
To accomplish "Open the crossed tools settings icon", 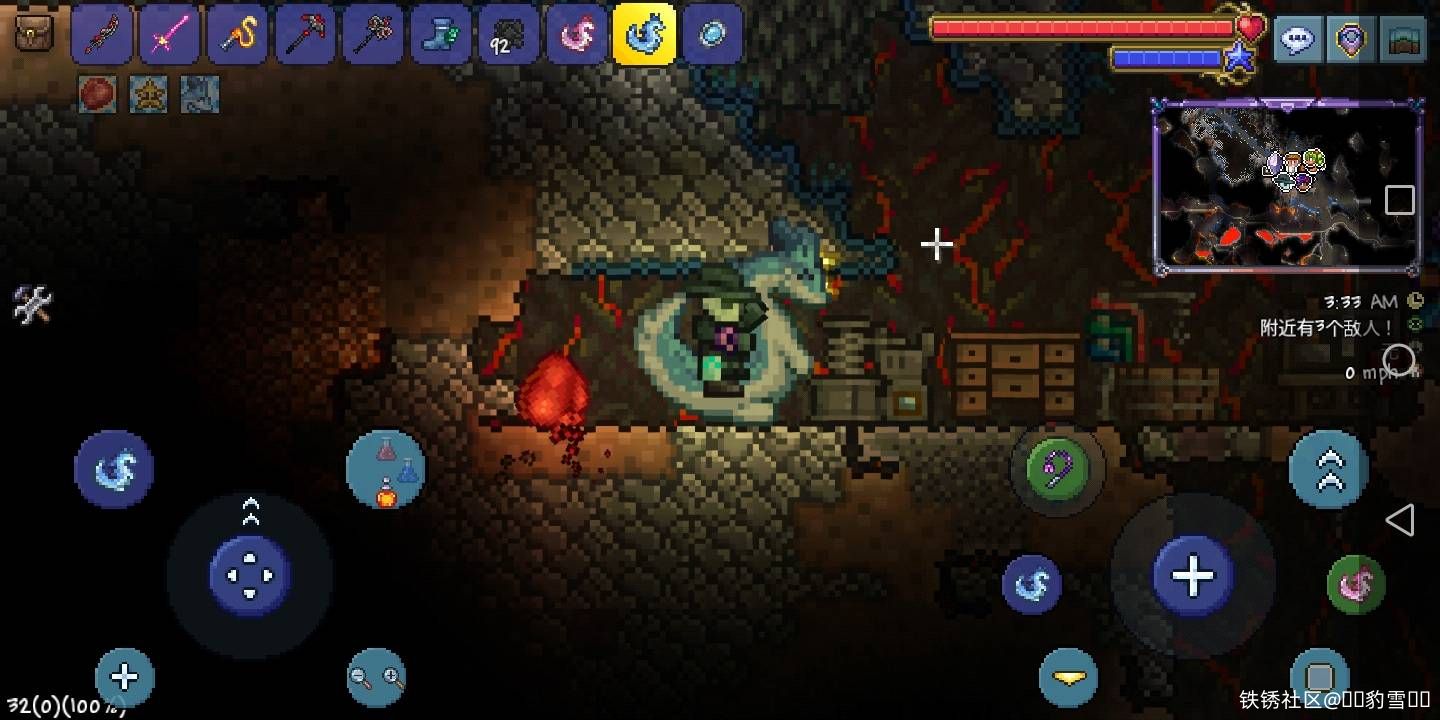I will tap(31, 304).
